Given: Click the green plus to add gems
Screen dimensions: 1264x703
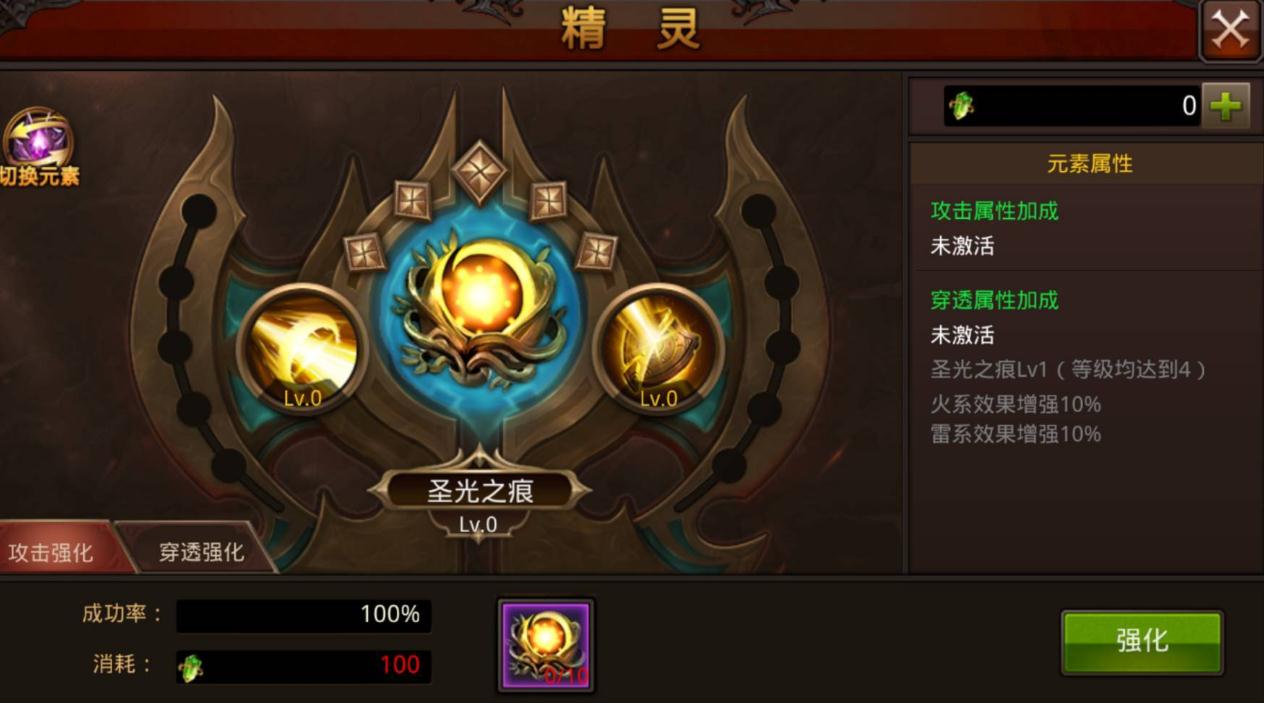Looking at the screenshot, I should pyautogui.click(x=1226, y=106).
